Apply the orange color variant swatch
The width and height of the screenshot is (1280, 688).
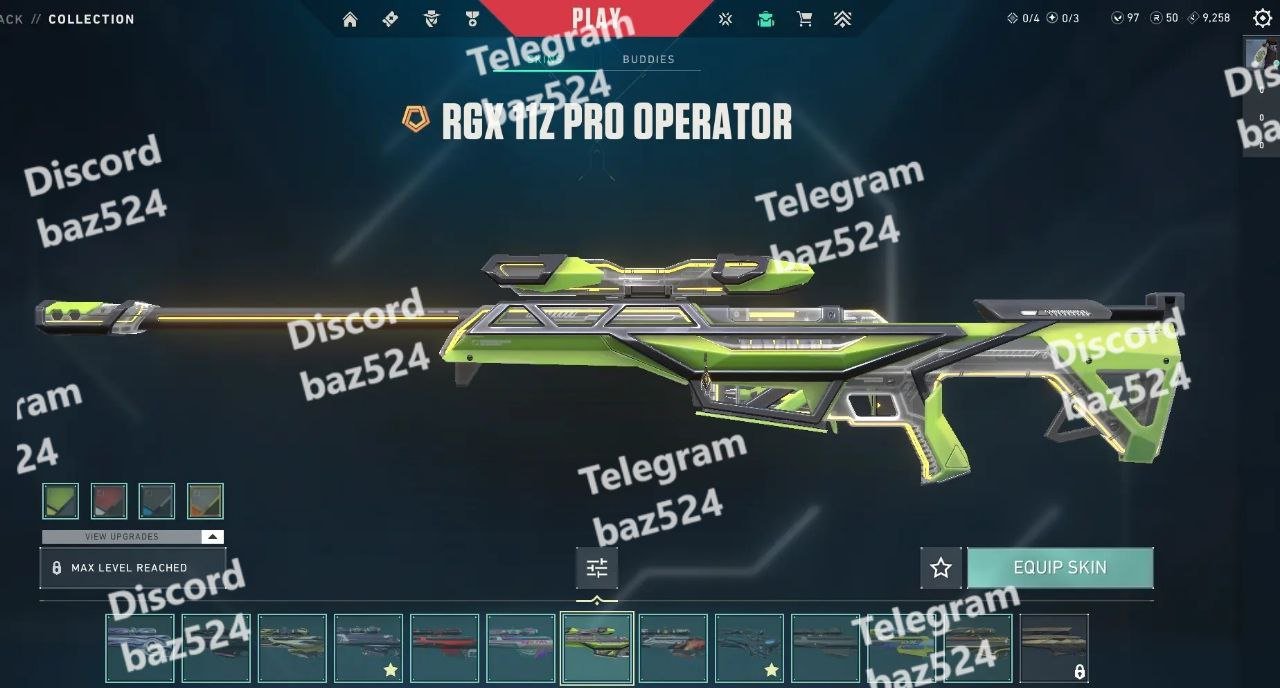[x=205, y=501]
